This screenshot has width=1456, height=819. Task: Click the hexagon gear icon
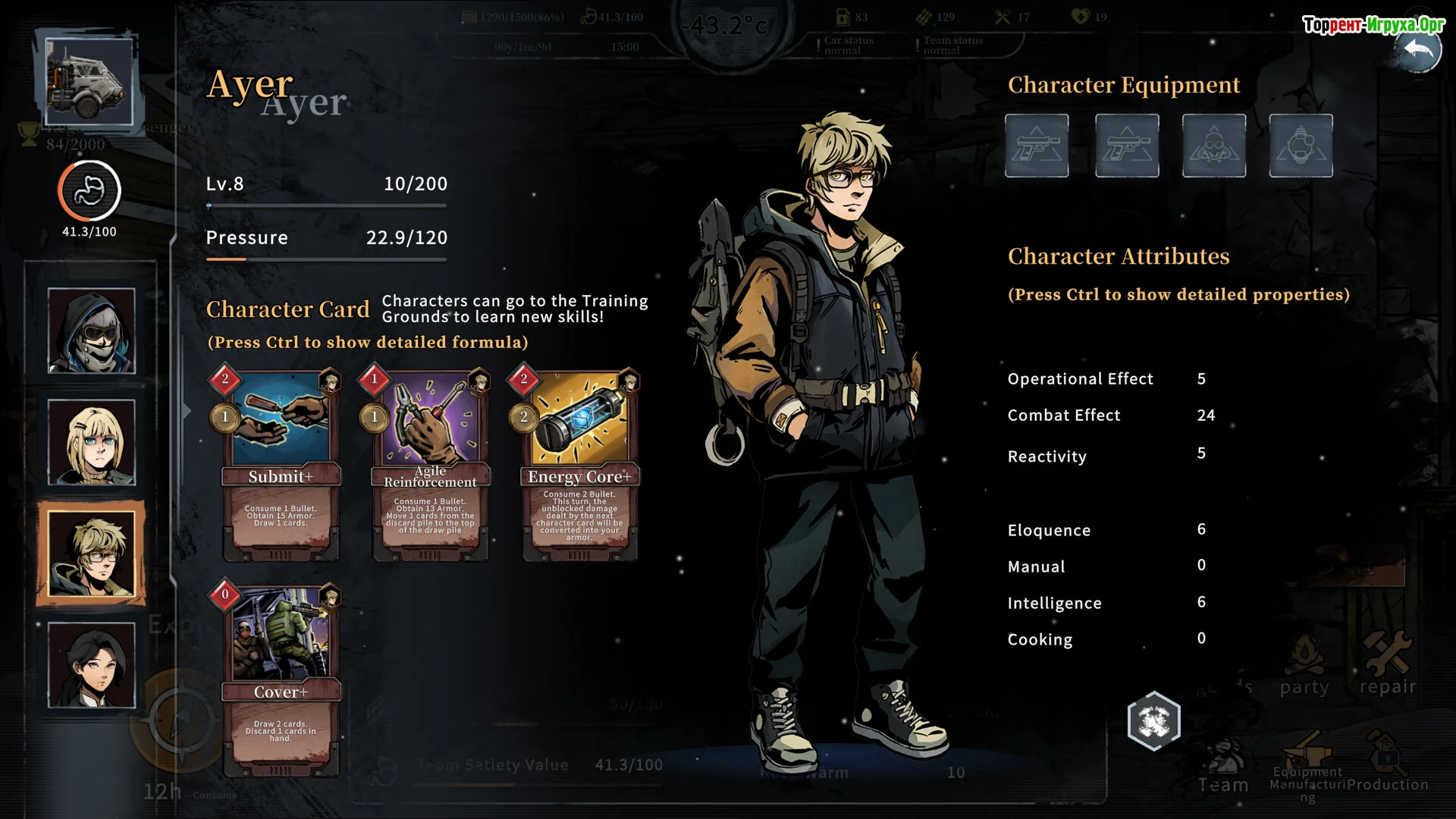1153,721
